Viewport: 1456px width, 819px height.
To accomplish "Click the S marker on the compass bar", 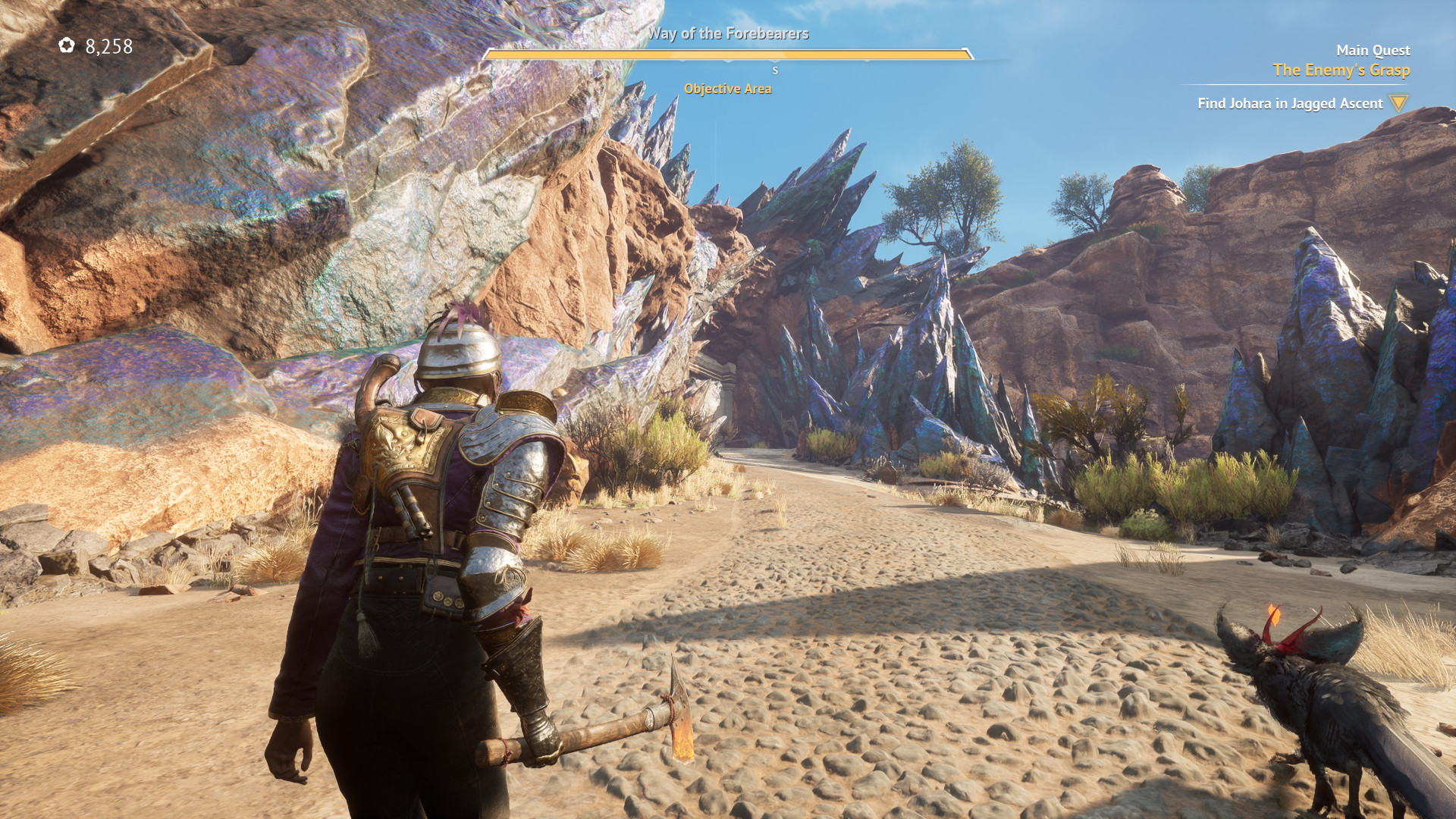I will [773, 71].
